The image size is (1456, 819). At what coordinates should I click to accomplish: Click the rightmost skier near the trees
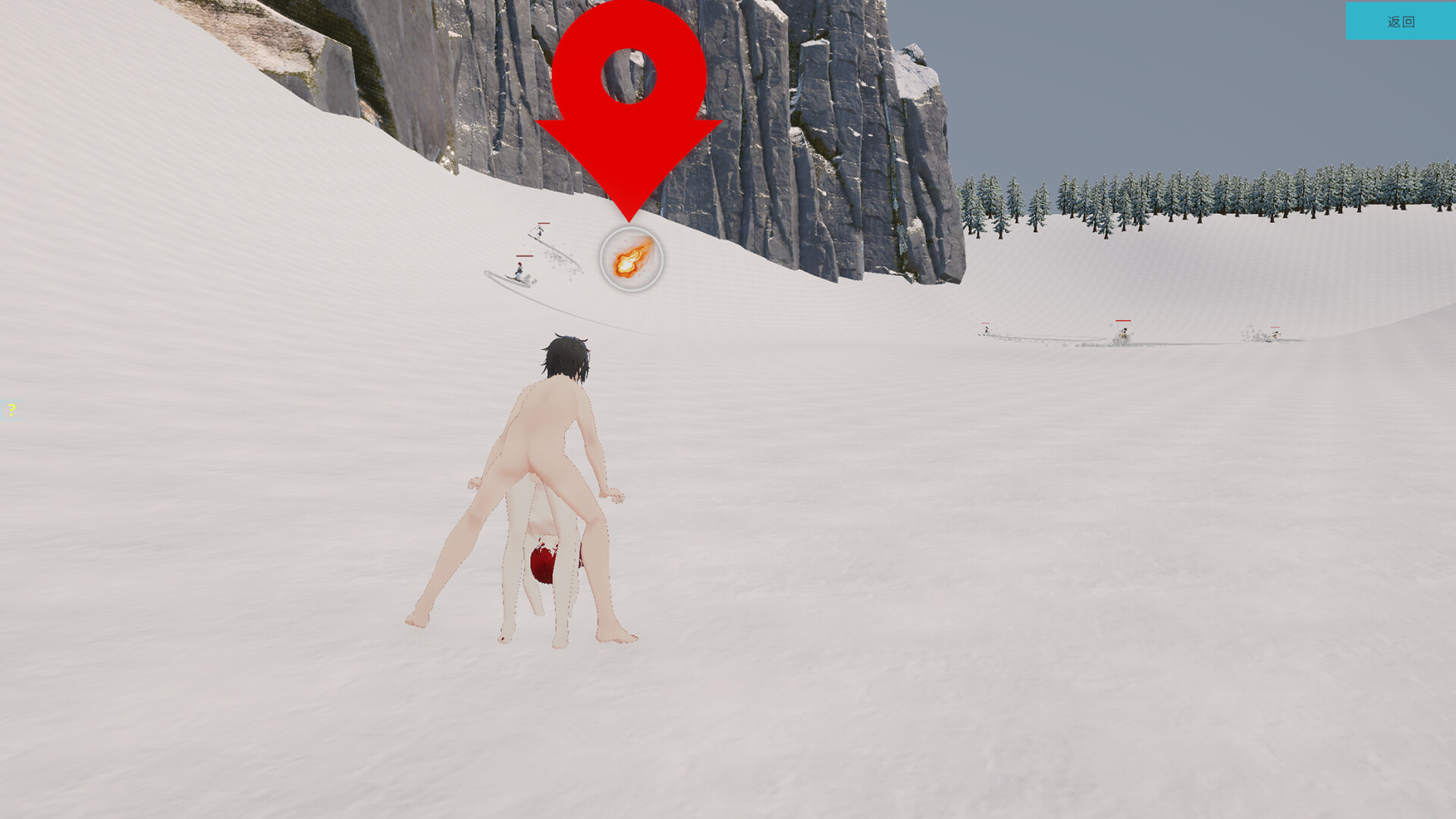tap(1276, 335)
